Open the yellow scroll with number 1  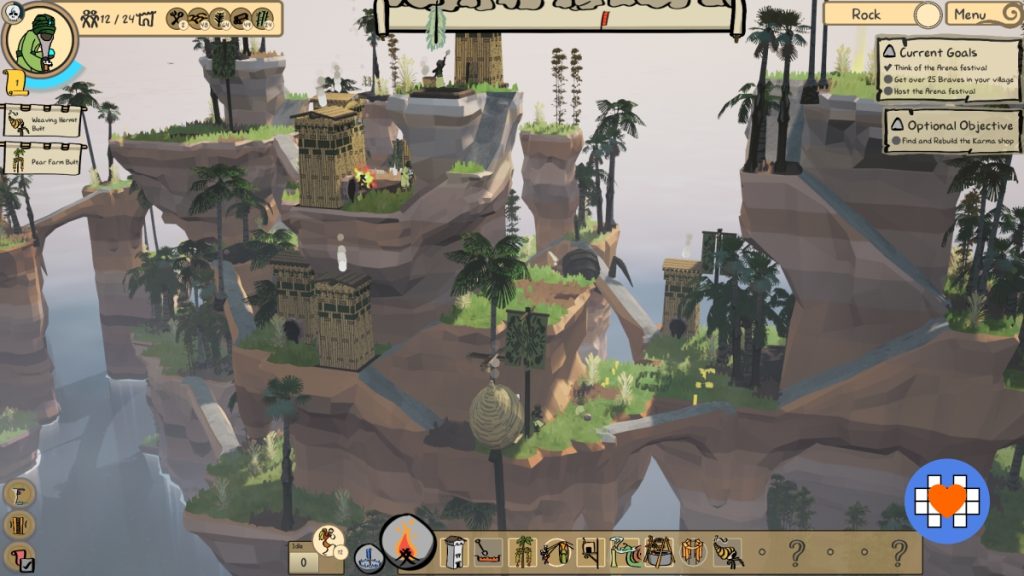17,81
